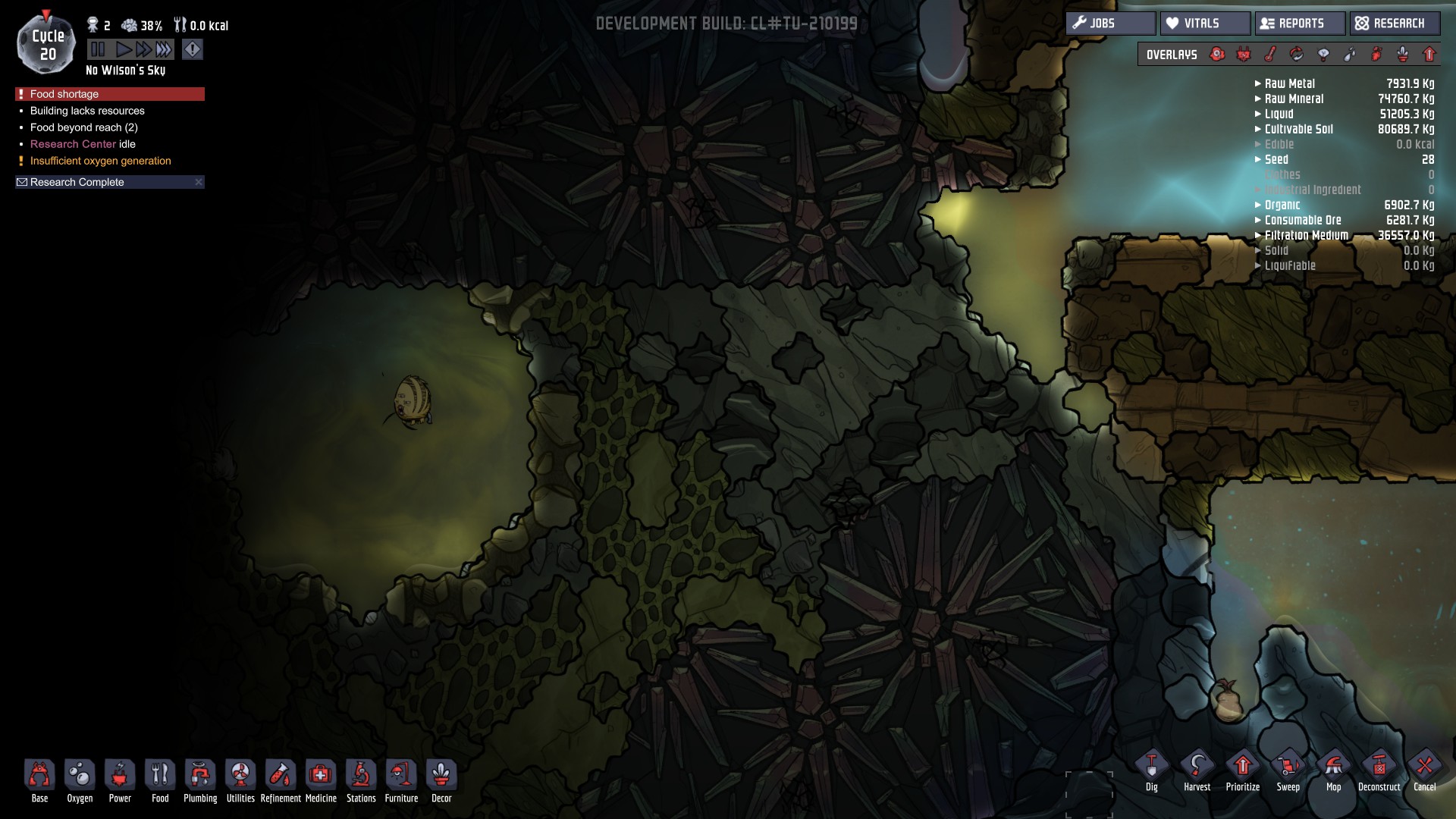Open the Jobs panel
Screen dimensions: 1456x819
coord(1110,24)
